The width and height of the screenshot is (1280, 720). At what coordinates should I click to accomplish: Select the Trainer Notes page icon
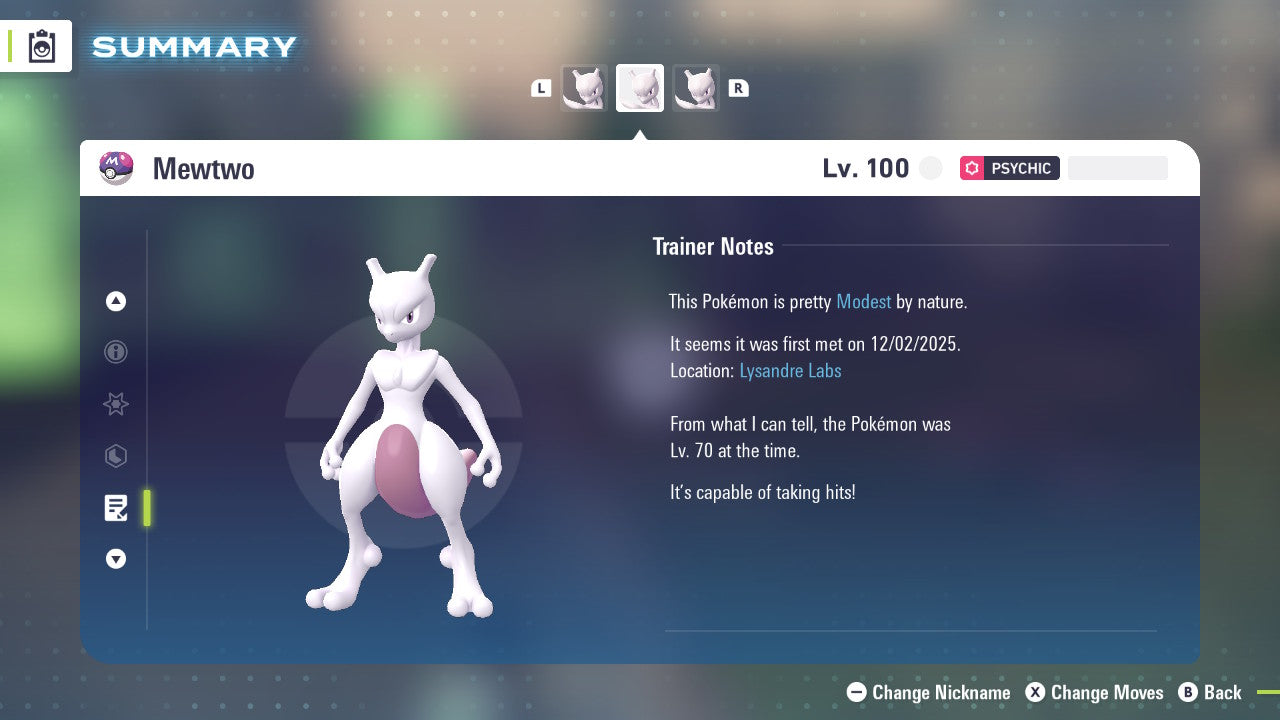(x=116, y=508)
